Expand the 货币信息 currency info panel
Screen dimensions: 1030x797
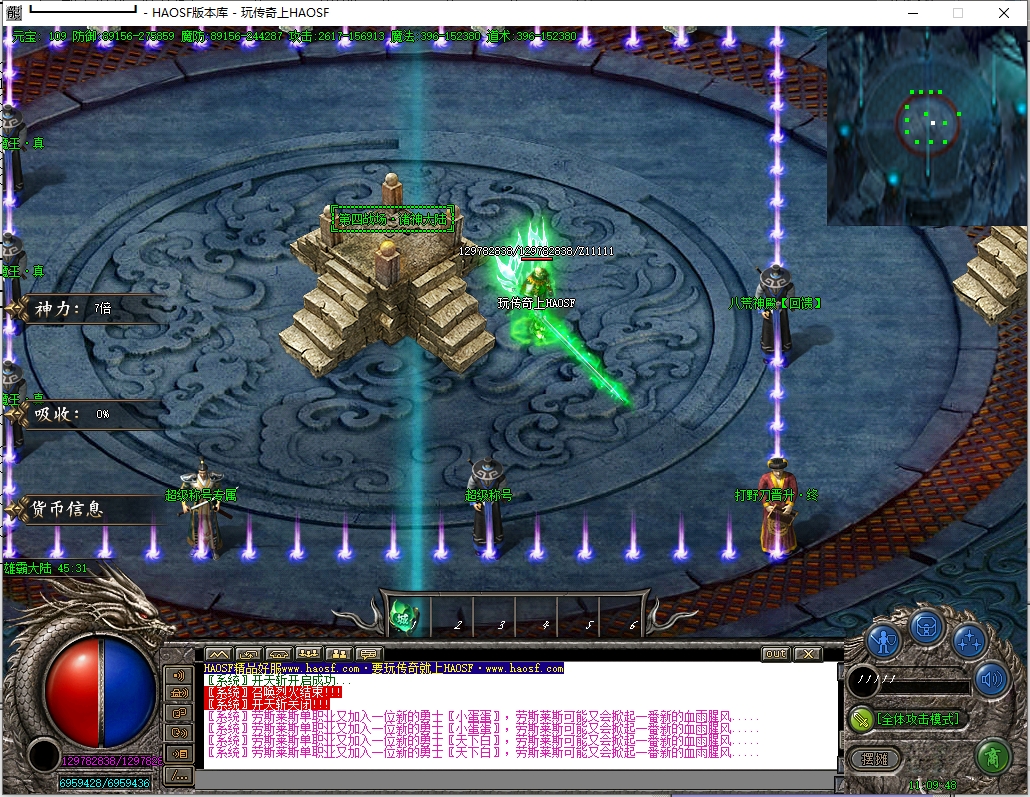80,509
